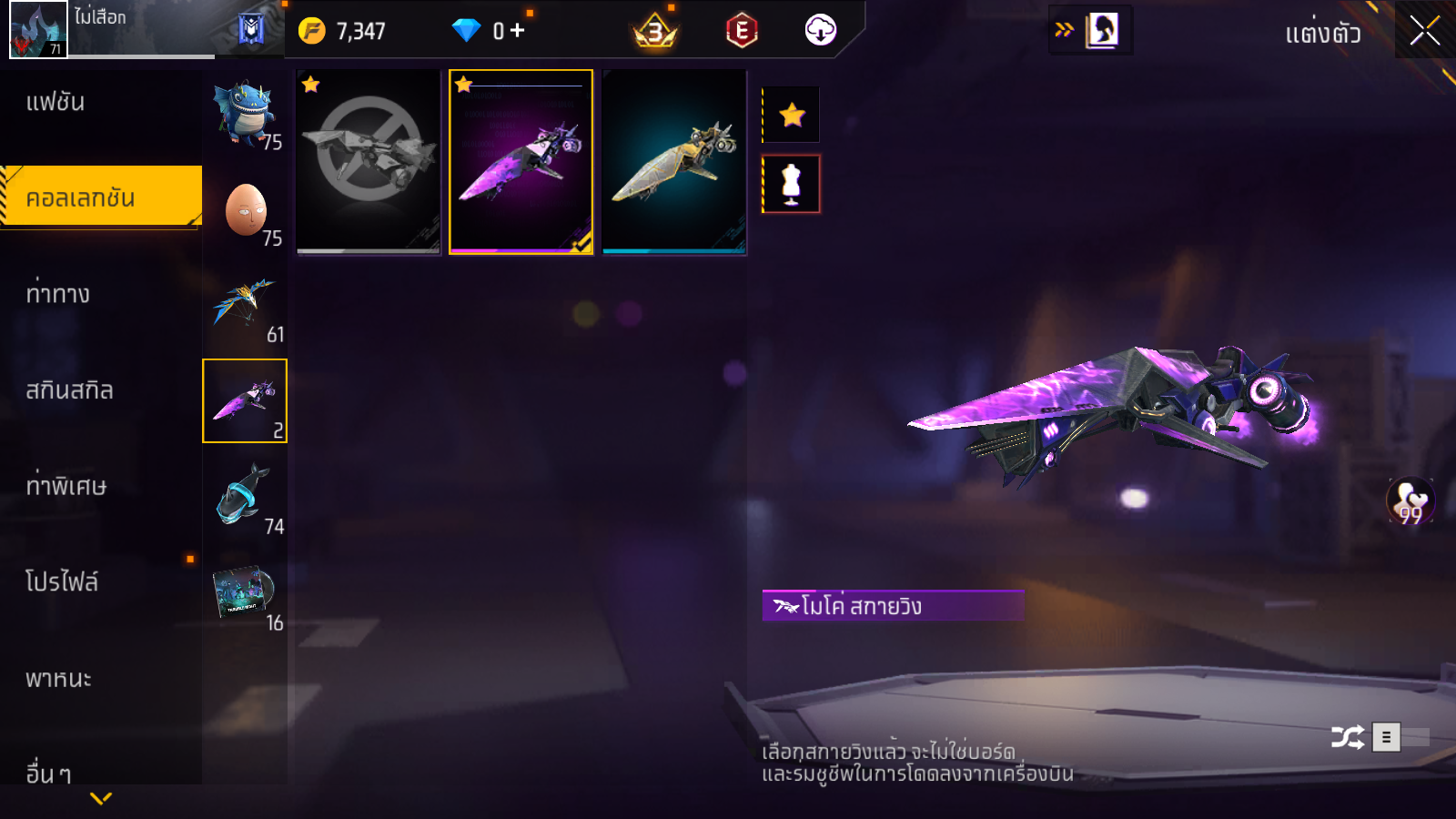1456x819 pixels.
Task: Open the parachute subcategory icon
Action: [x=244, y=307]
